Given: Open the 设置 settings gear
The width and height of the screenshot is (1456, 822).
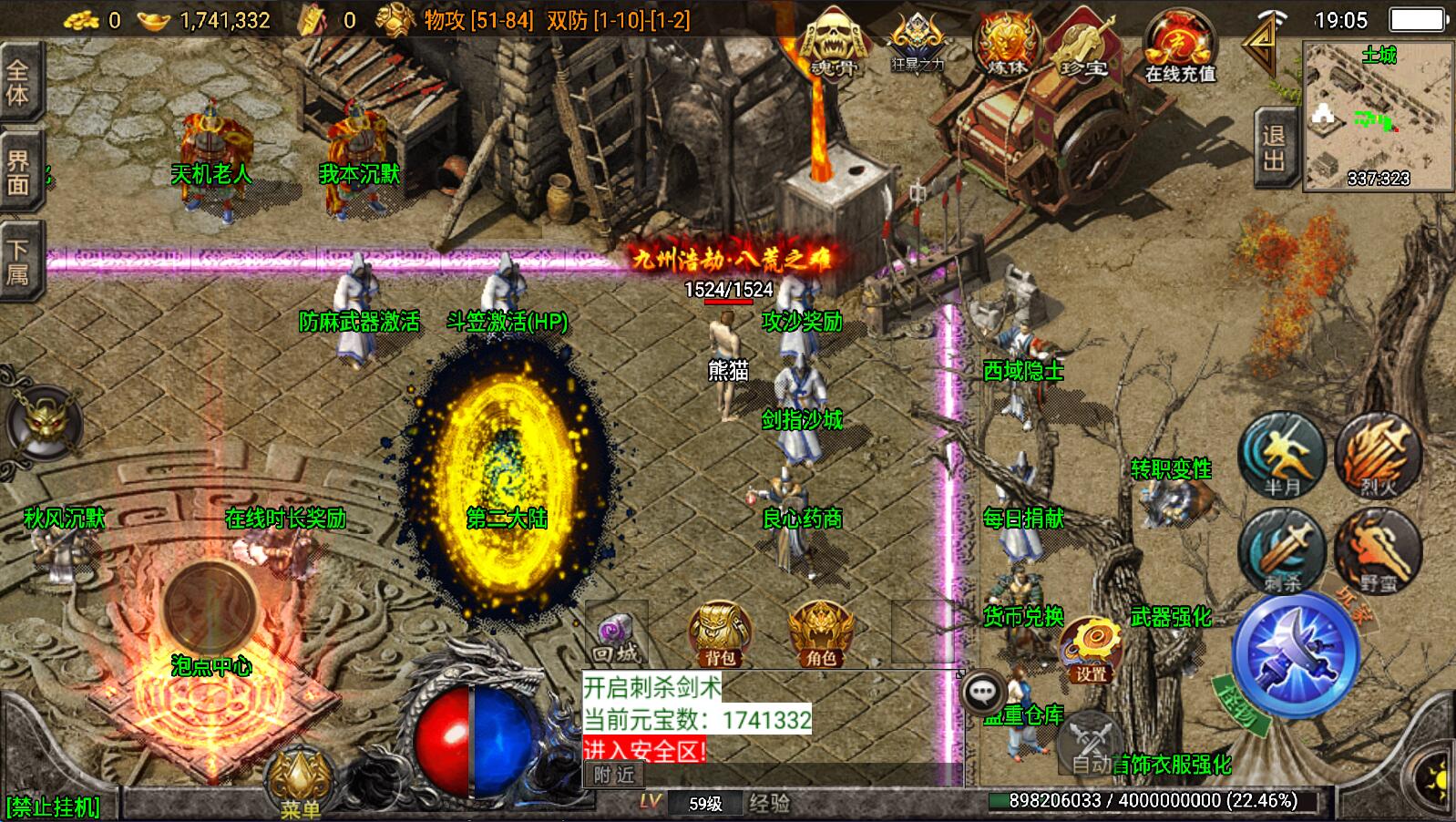Looking at the screenshot, I should coord(1091,649).
